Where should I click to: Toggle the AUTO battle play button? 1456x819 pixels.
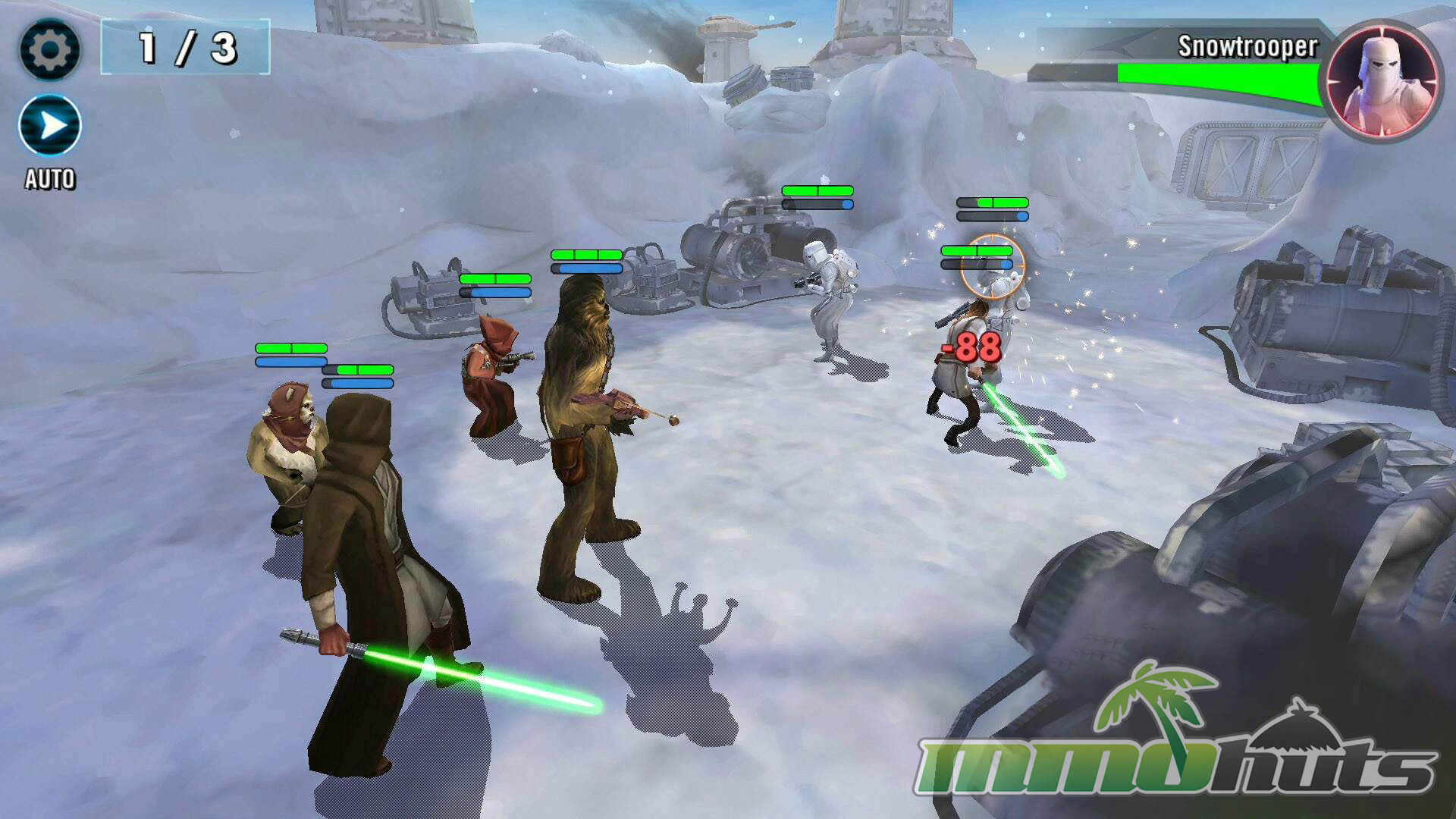[50, 126]
